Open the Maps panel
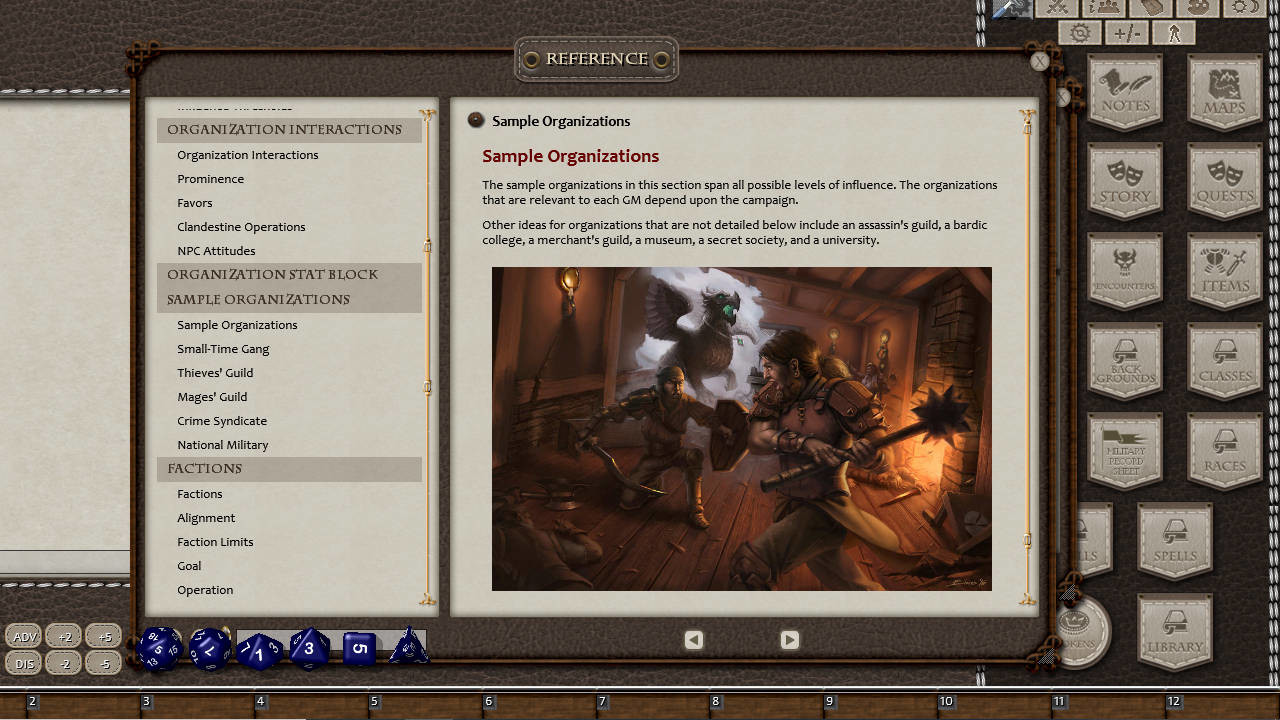Viewport: 1280px width, 720px height. tap(1224, 90)
